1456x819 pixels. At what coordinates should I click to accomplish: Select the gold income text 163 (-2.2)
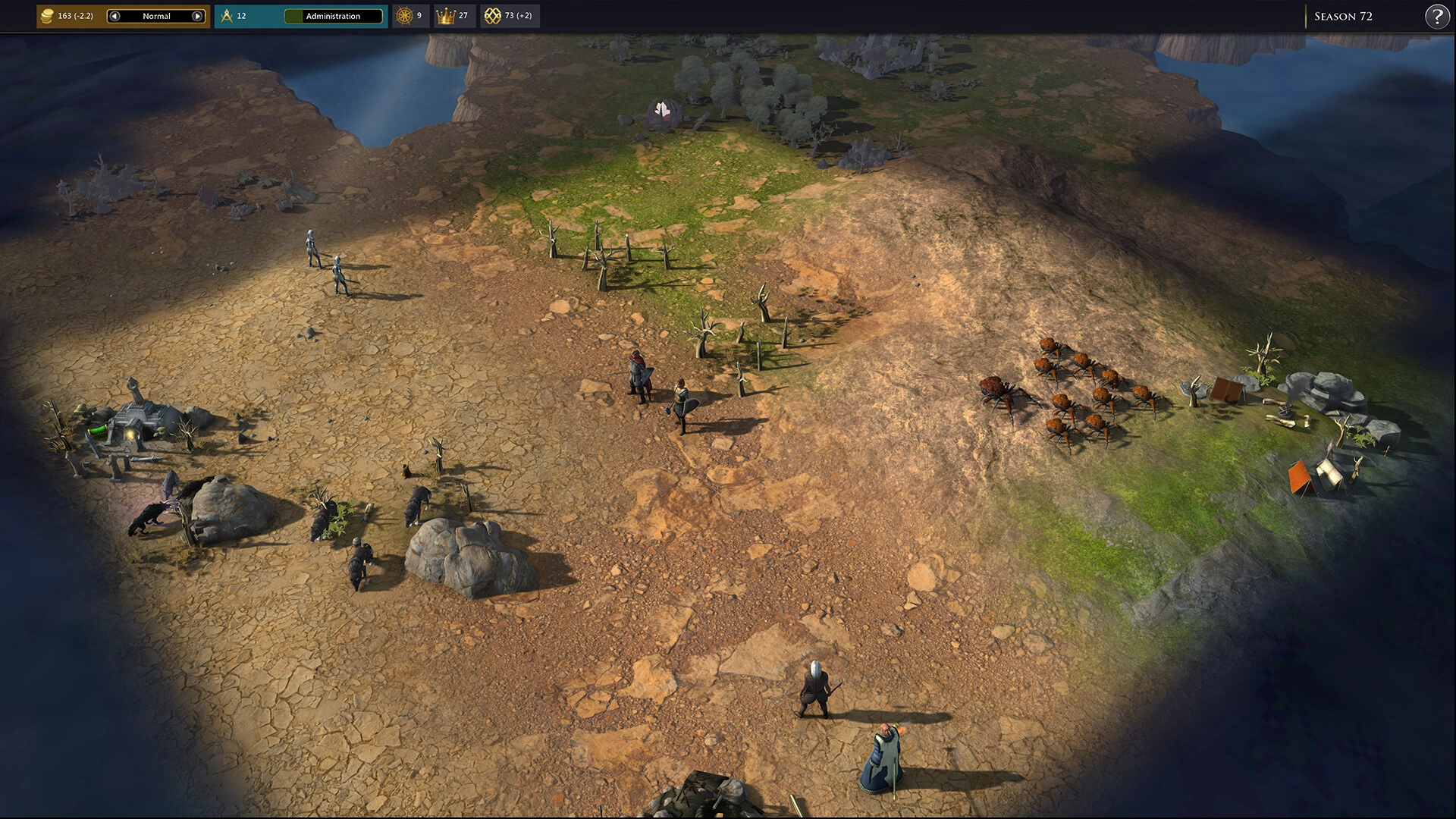click(x=74, y=15)
